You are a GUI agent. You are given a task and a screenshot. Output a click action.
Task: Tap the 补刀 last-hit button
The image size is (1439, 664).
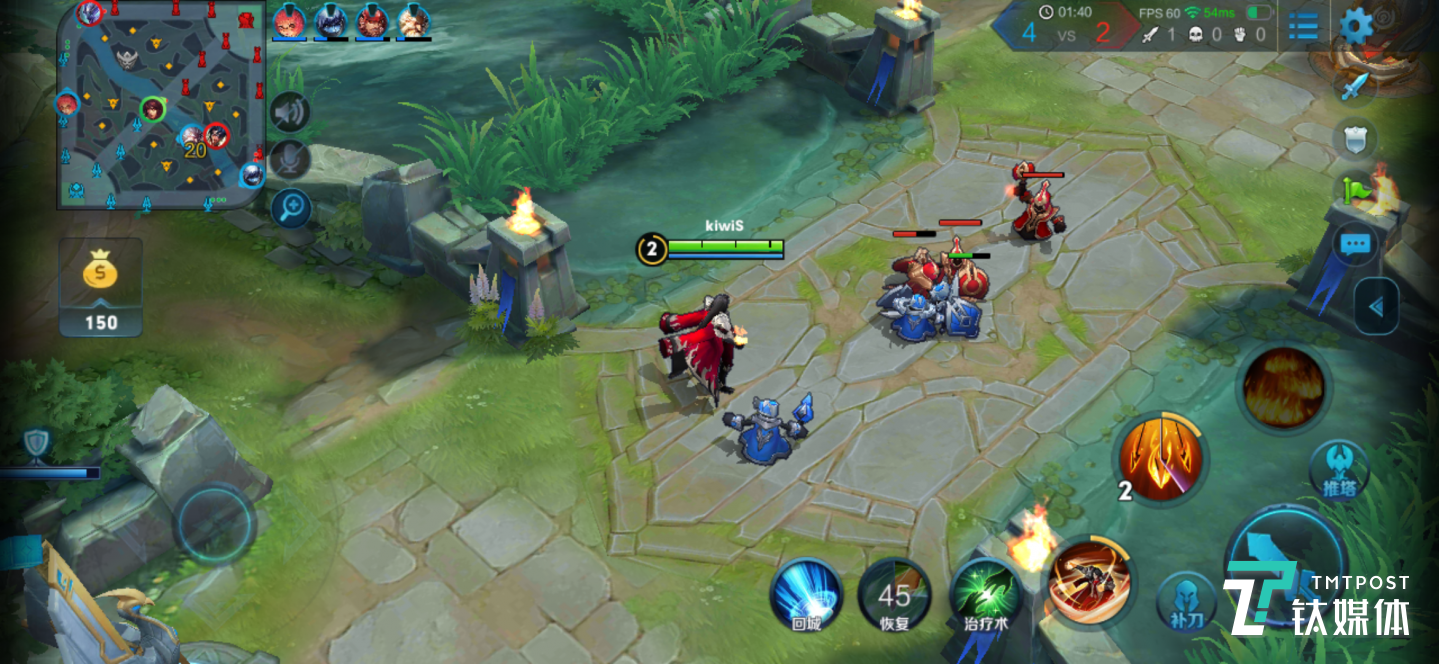coord(1186,602)
